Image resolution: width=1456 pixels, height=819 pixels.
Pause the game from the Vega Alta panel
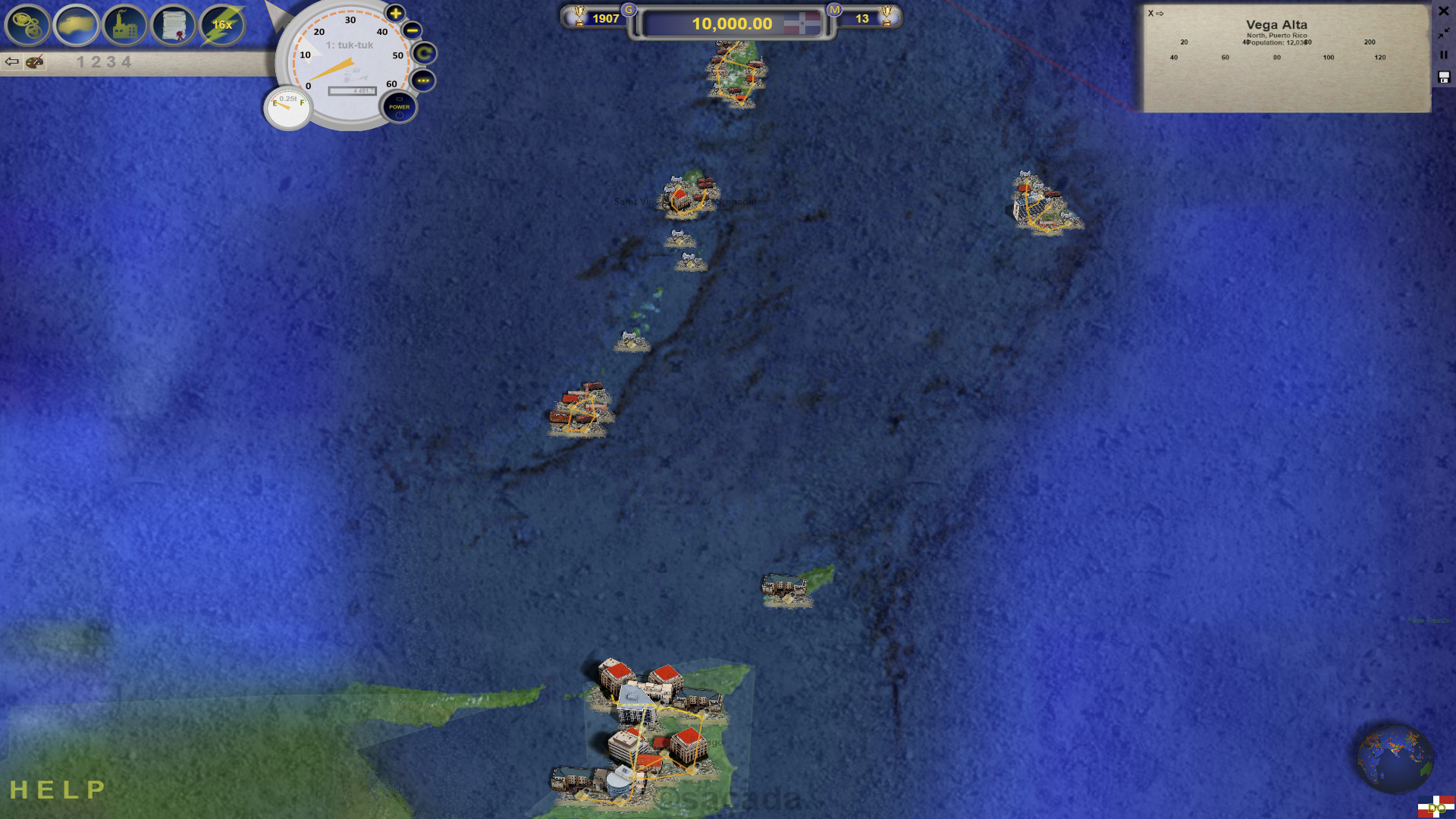pos(1442,55)
